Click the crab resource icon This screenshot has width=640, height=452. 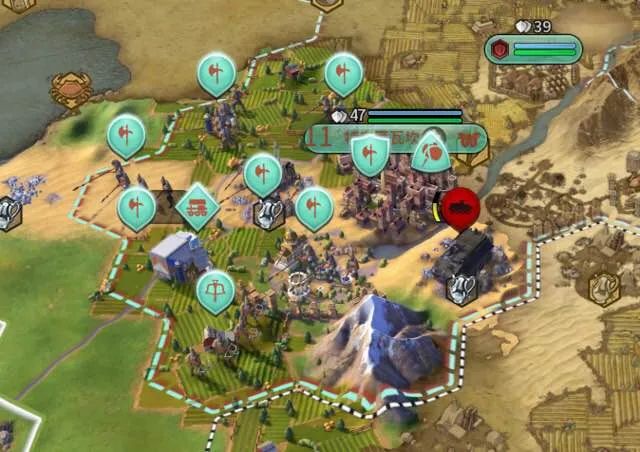point(72,90)
